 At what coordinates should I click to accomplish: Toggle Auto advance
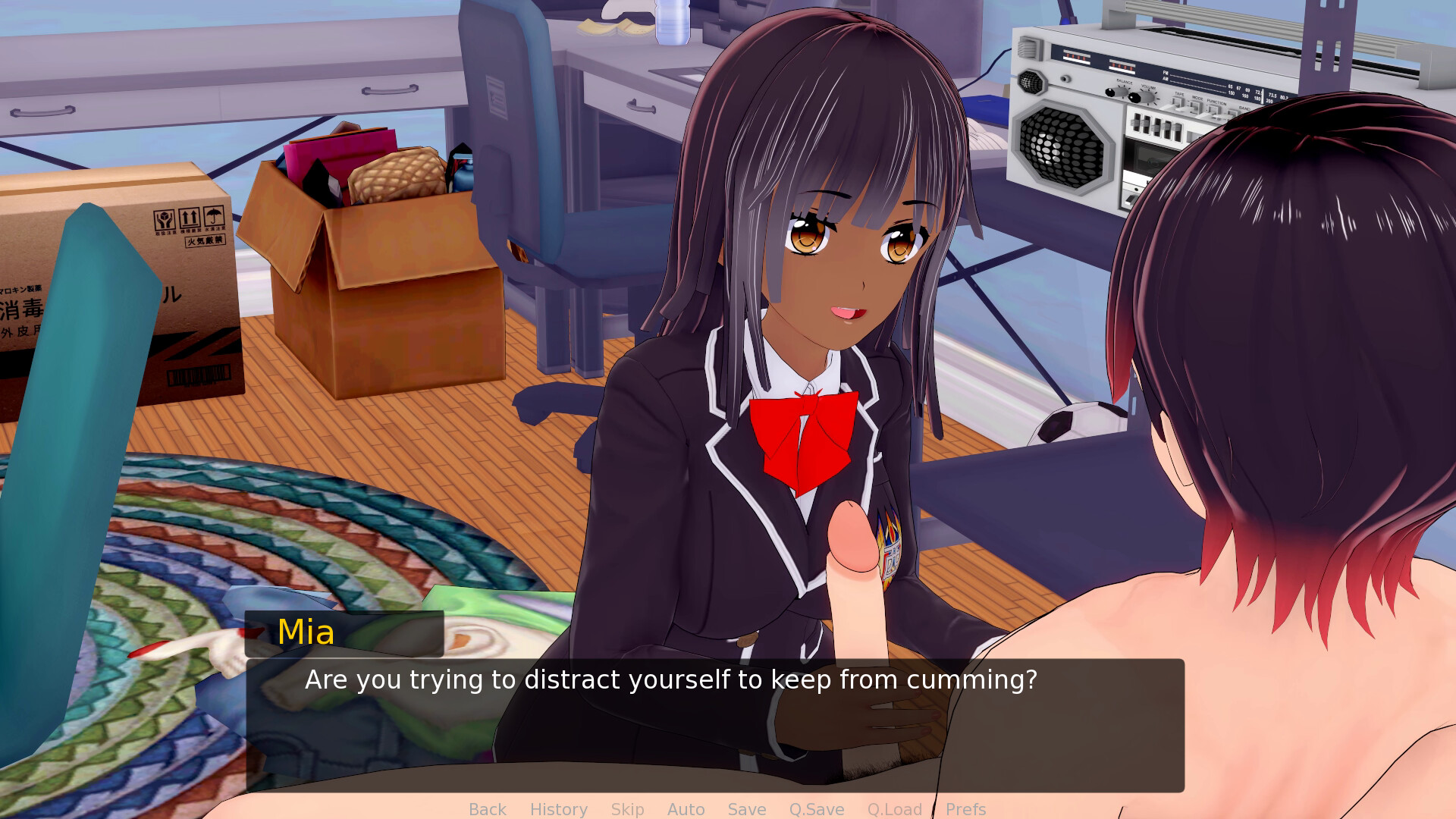(686, 809)
